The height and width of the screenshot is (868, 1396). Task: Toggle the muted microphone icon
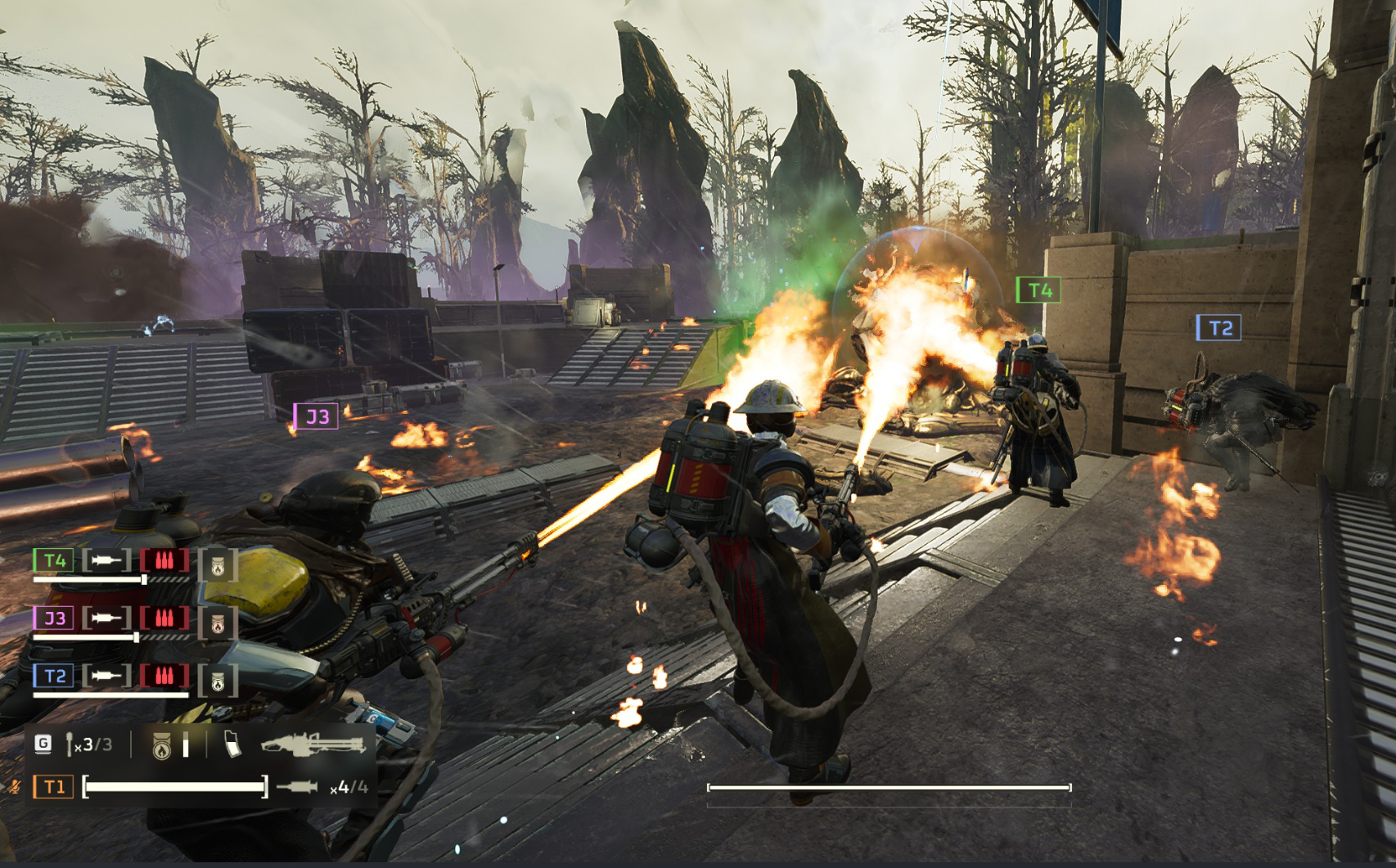[14, 787]
